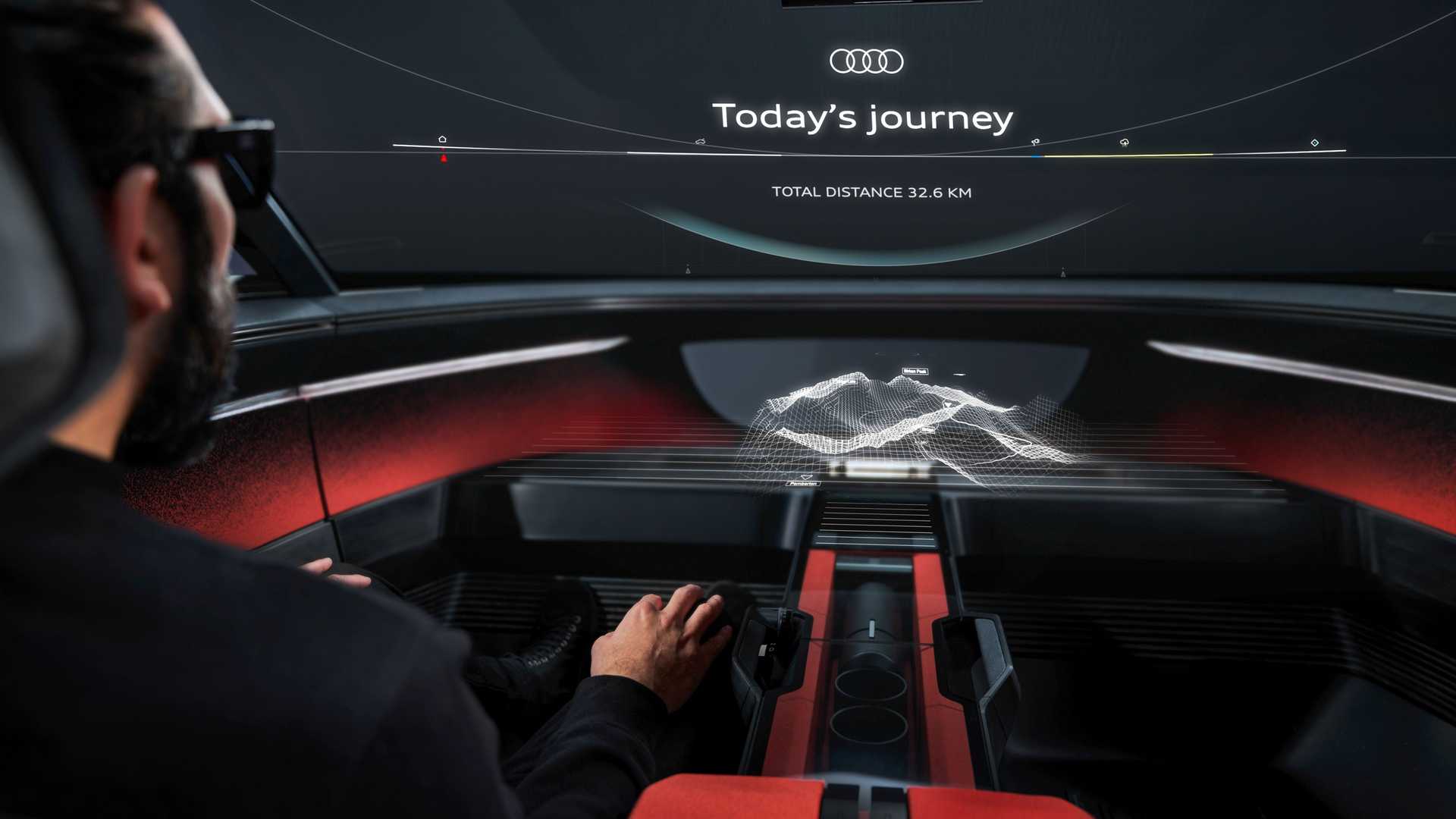
Task: Click the cloud weather marker on timeline
Action: click(x=1125, y=143)
